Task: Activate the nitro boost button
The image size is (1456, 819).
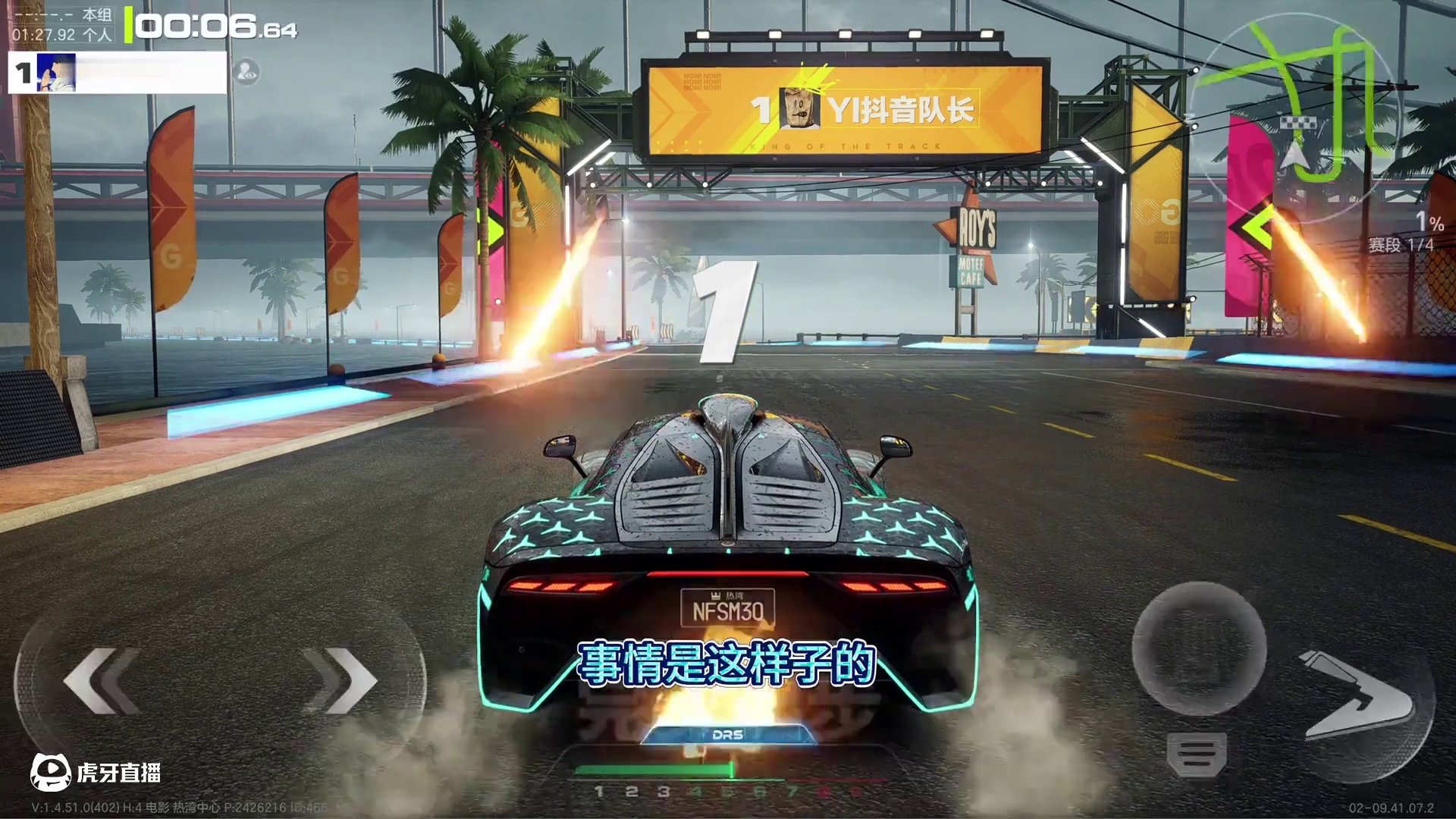Action: coord(1357,695)
